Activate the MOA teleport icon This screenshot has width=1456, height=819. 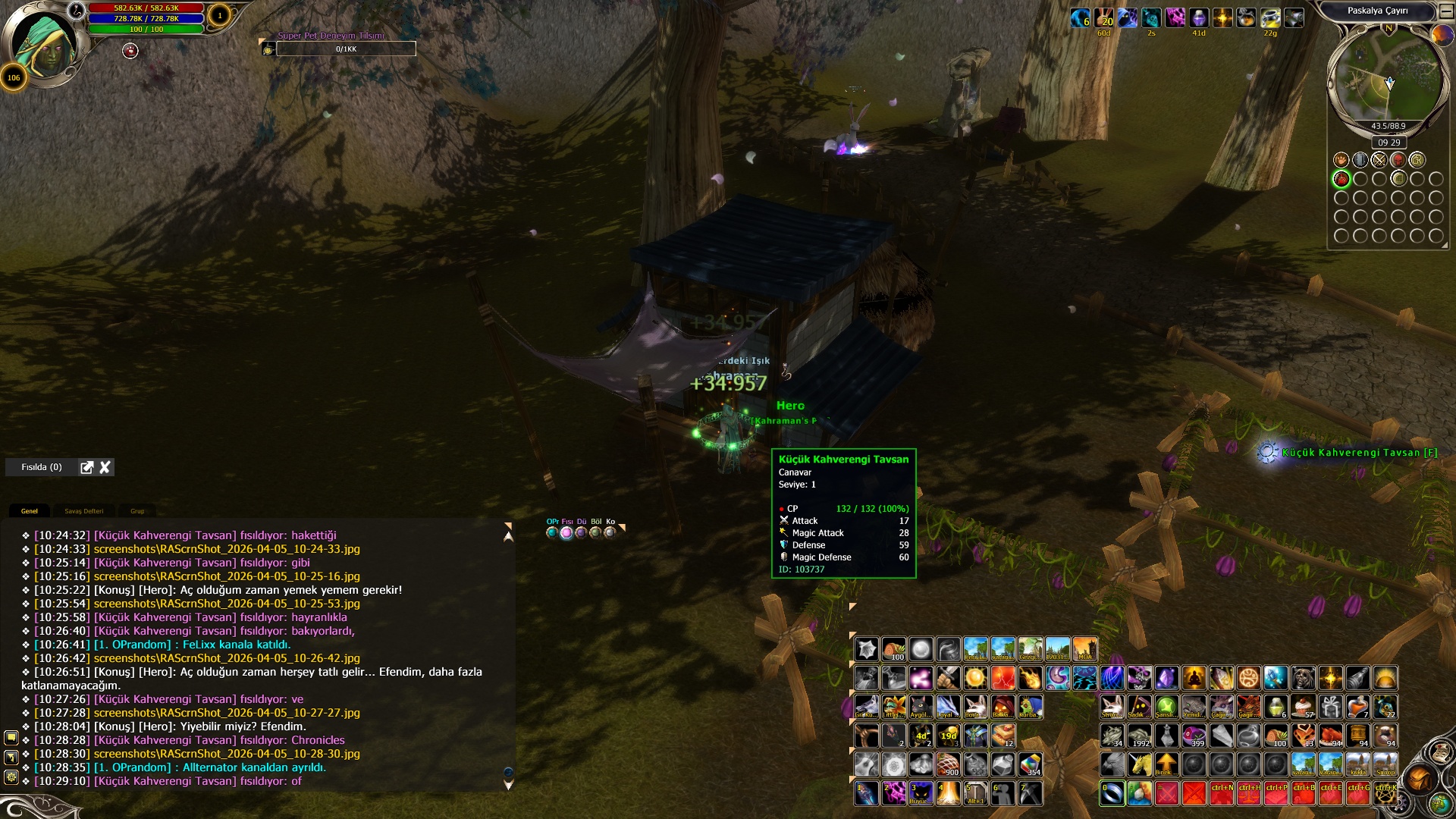(x=1084, y=649)
